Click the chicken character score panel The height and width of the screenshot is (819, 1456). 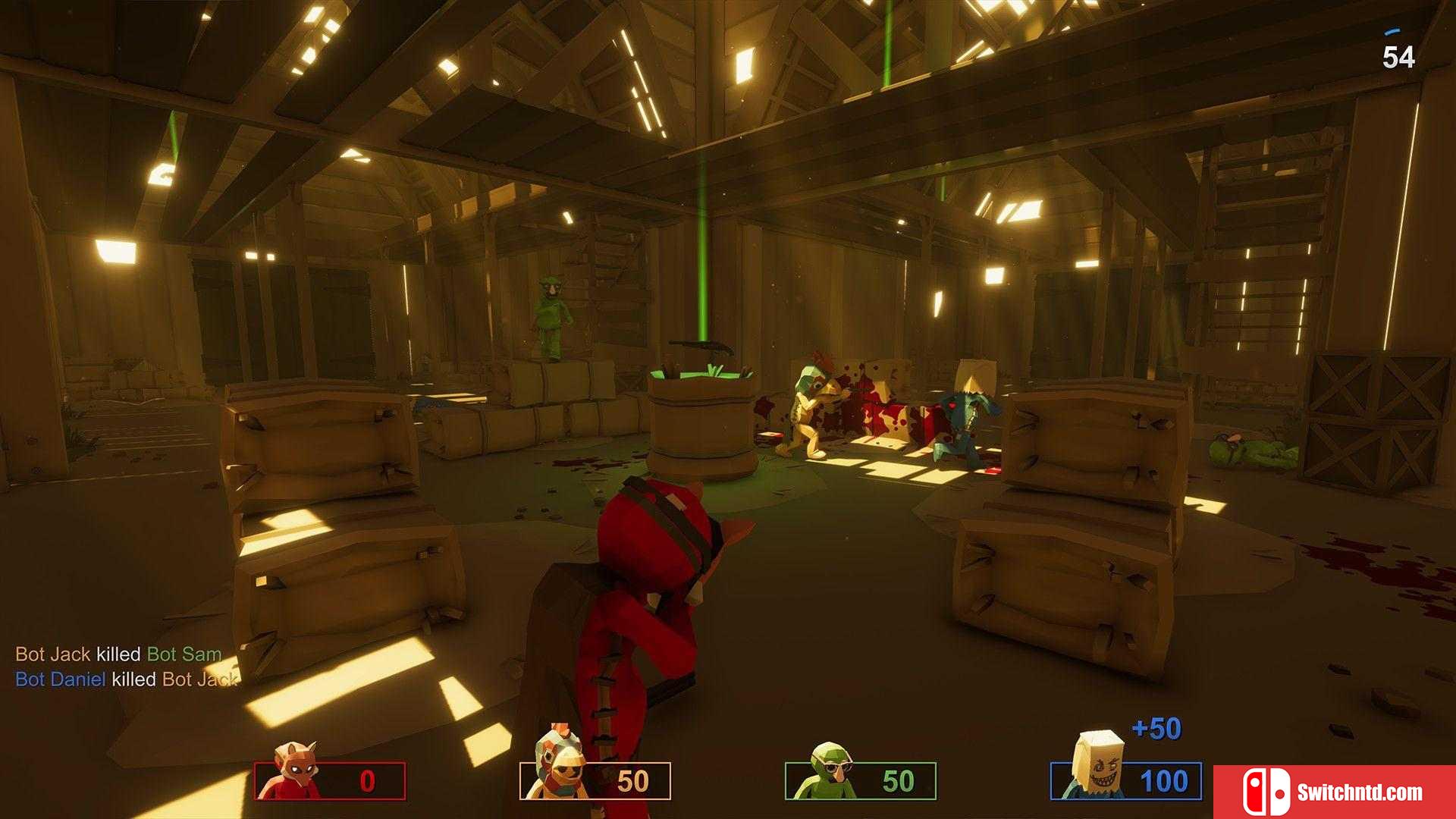595,780
